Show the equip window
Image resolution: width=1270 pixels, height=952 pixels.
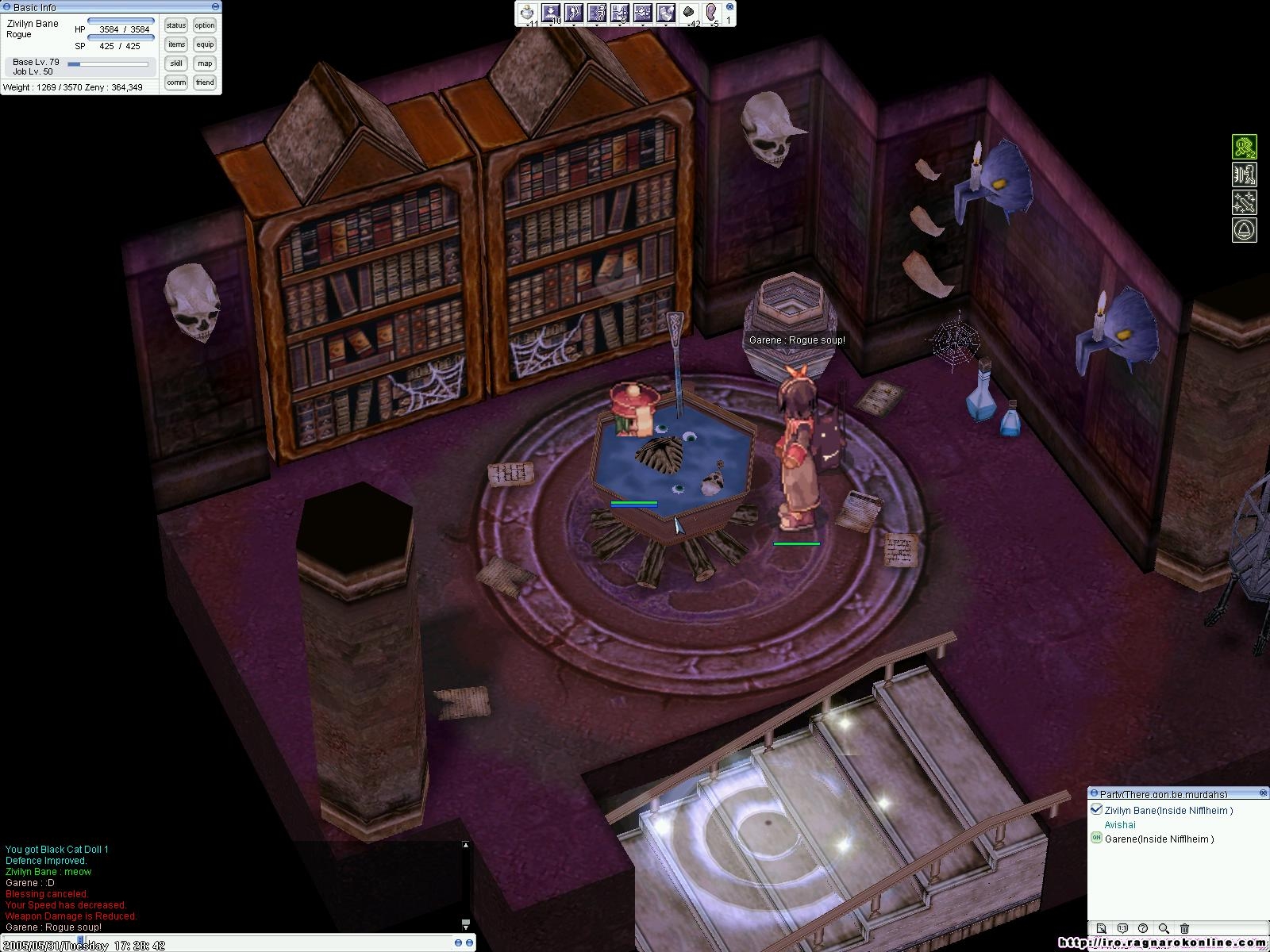point(205,44)
